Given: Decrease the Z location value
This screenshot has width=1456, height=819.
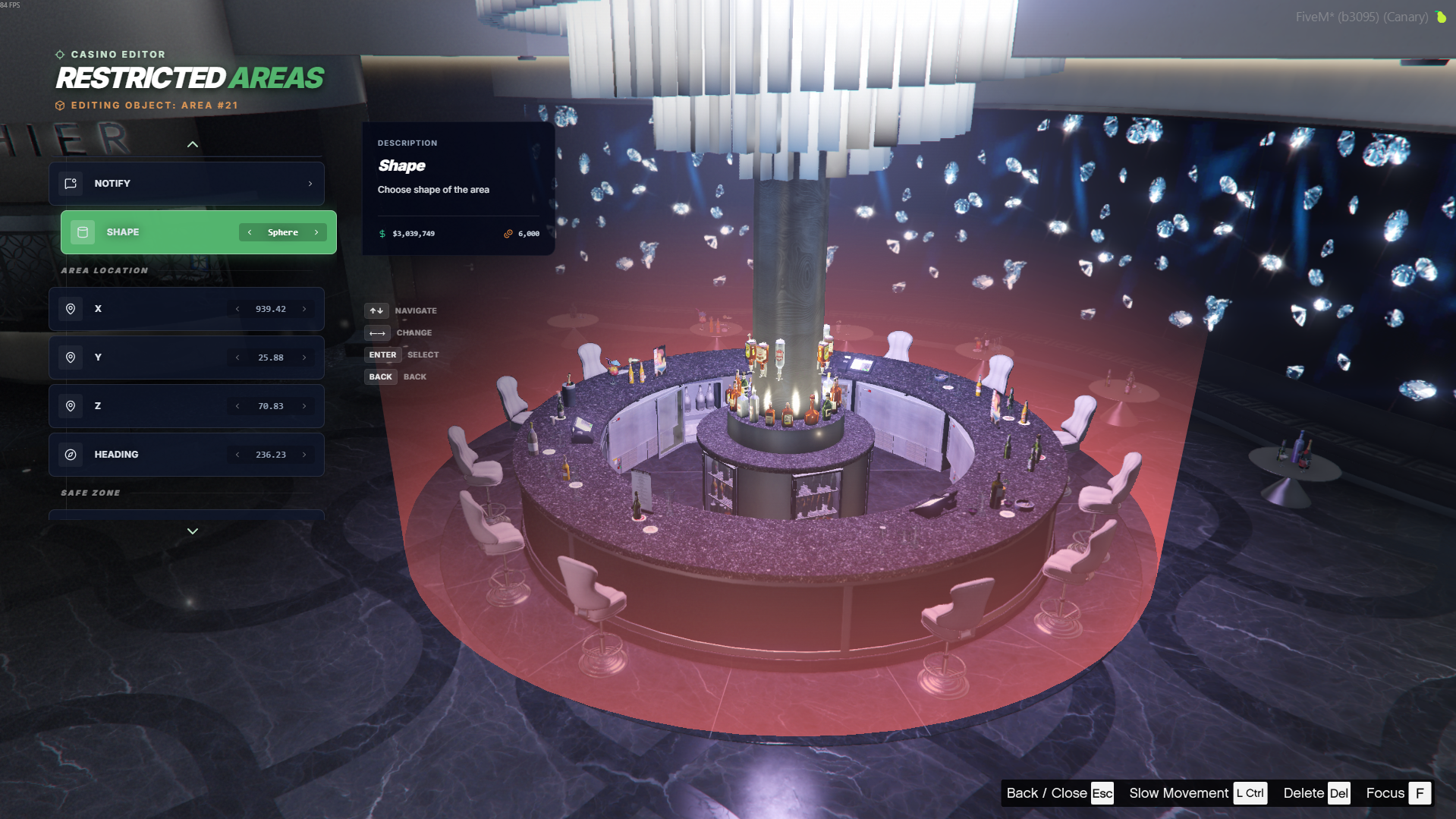Looking at the screenshot, I should tap(237, 406).
